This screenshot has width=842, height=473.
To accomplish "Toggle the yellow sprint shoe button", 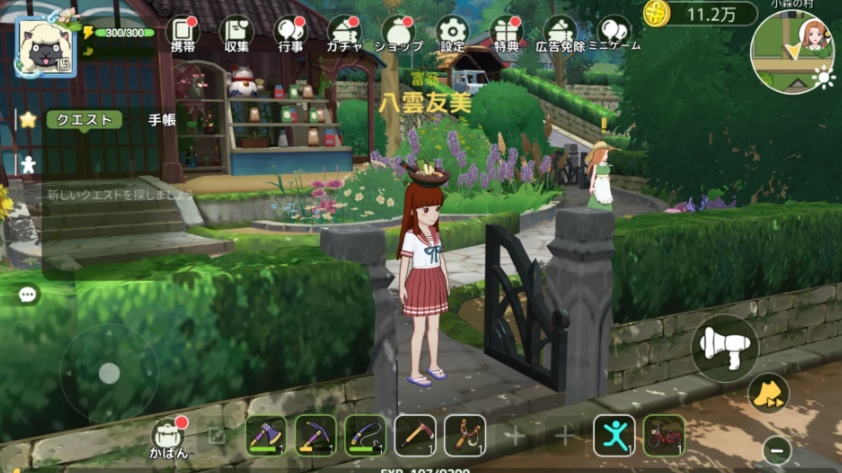I will click(768, 392).
